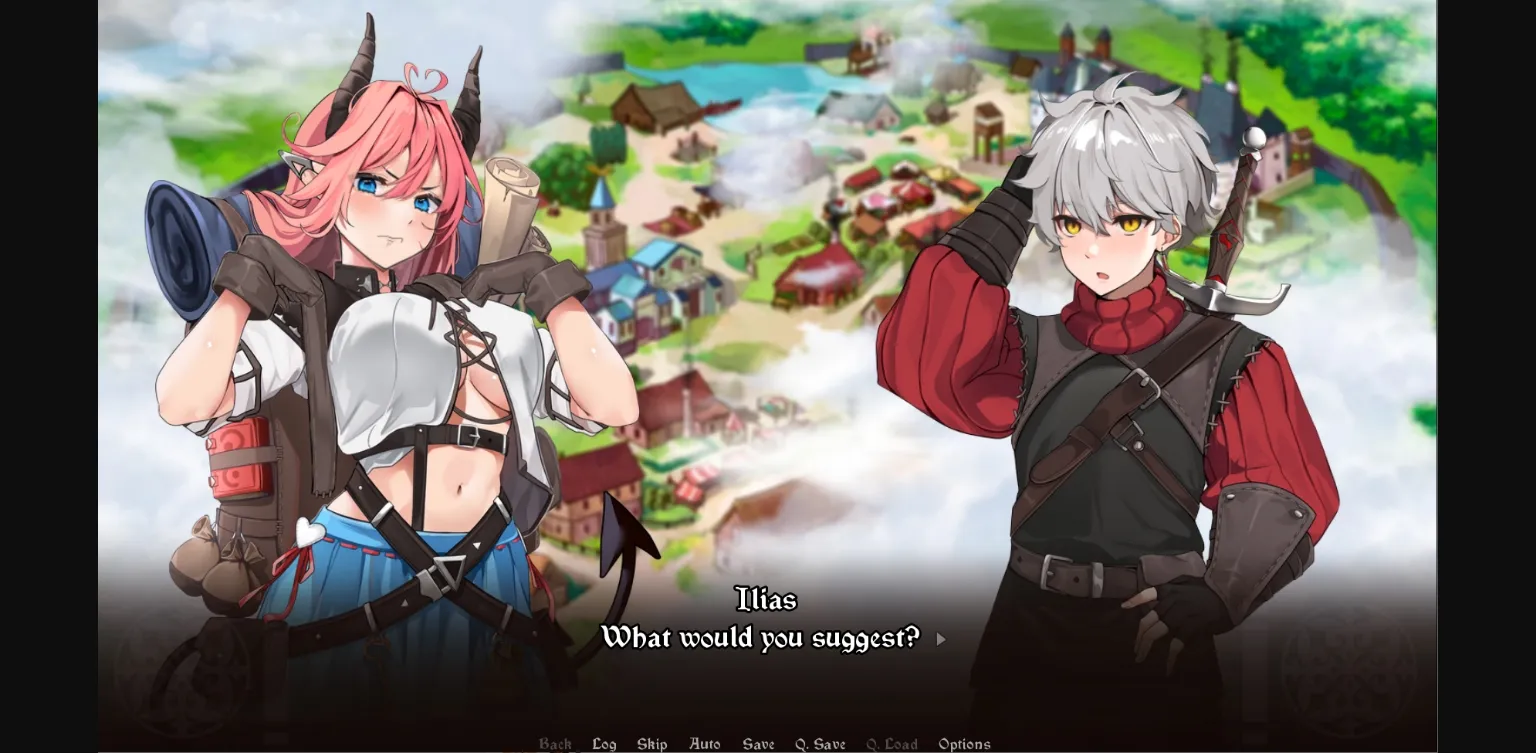
Task: Click the dialogue advance arrow after Ilias's question
Action: click(939, 638)
